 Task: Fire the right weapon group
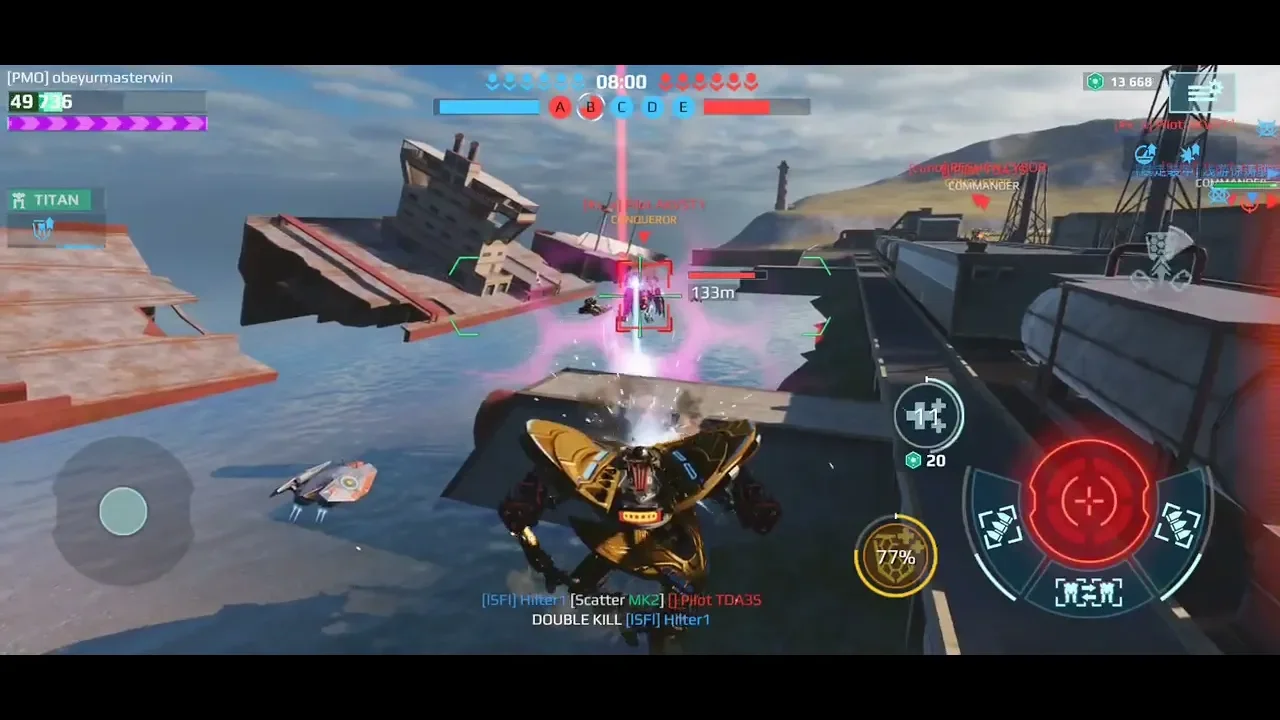click(x=1179, y=524)
